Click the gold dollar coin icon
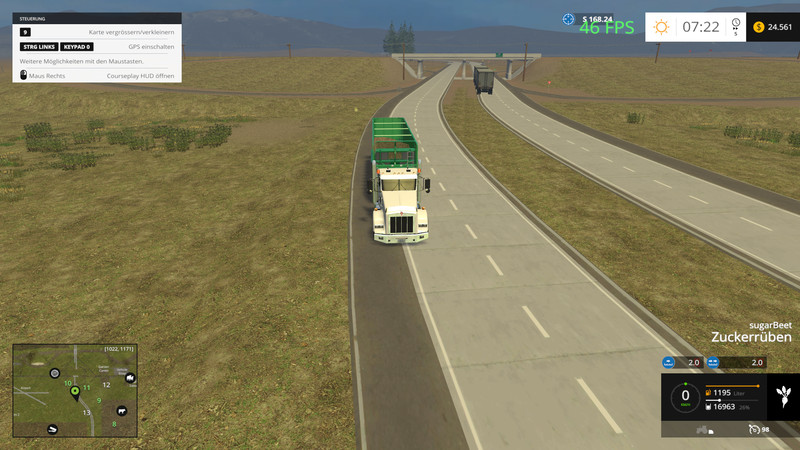The height and width of the screenshot is (450, 800). pos(759,27)
